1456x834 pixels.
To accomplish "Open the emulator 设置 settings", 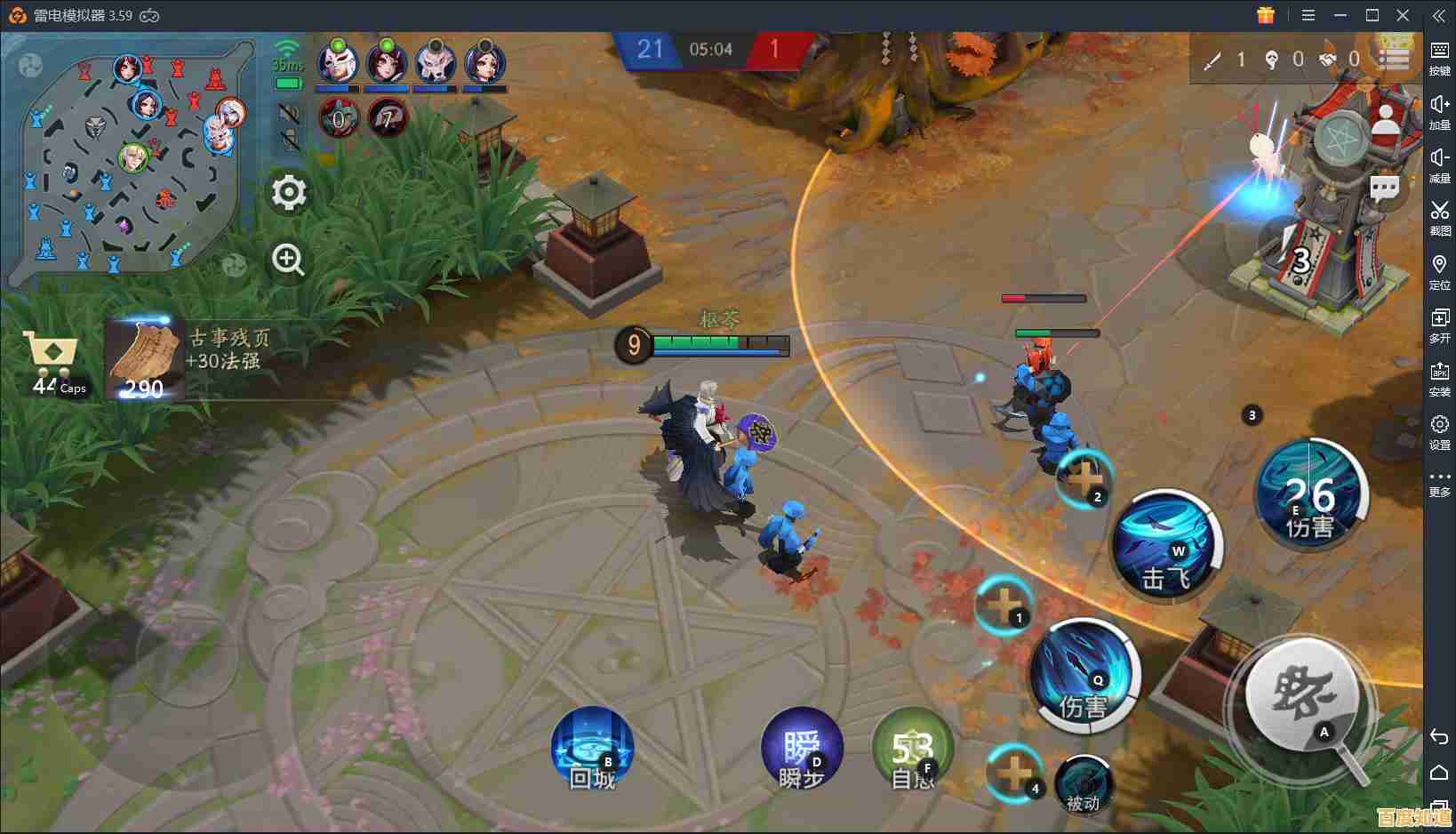I will (1439, 432).
